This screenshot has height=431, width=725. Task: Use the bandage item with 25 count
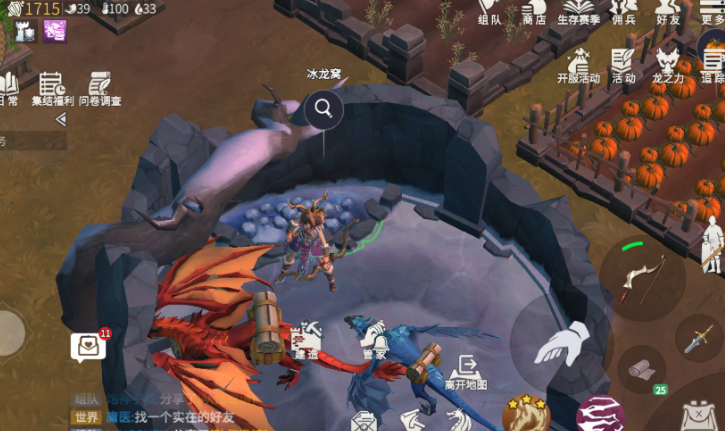point(641,371)
